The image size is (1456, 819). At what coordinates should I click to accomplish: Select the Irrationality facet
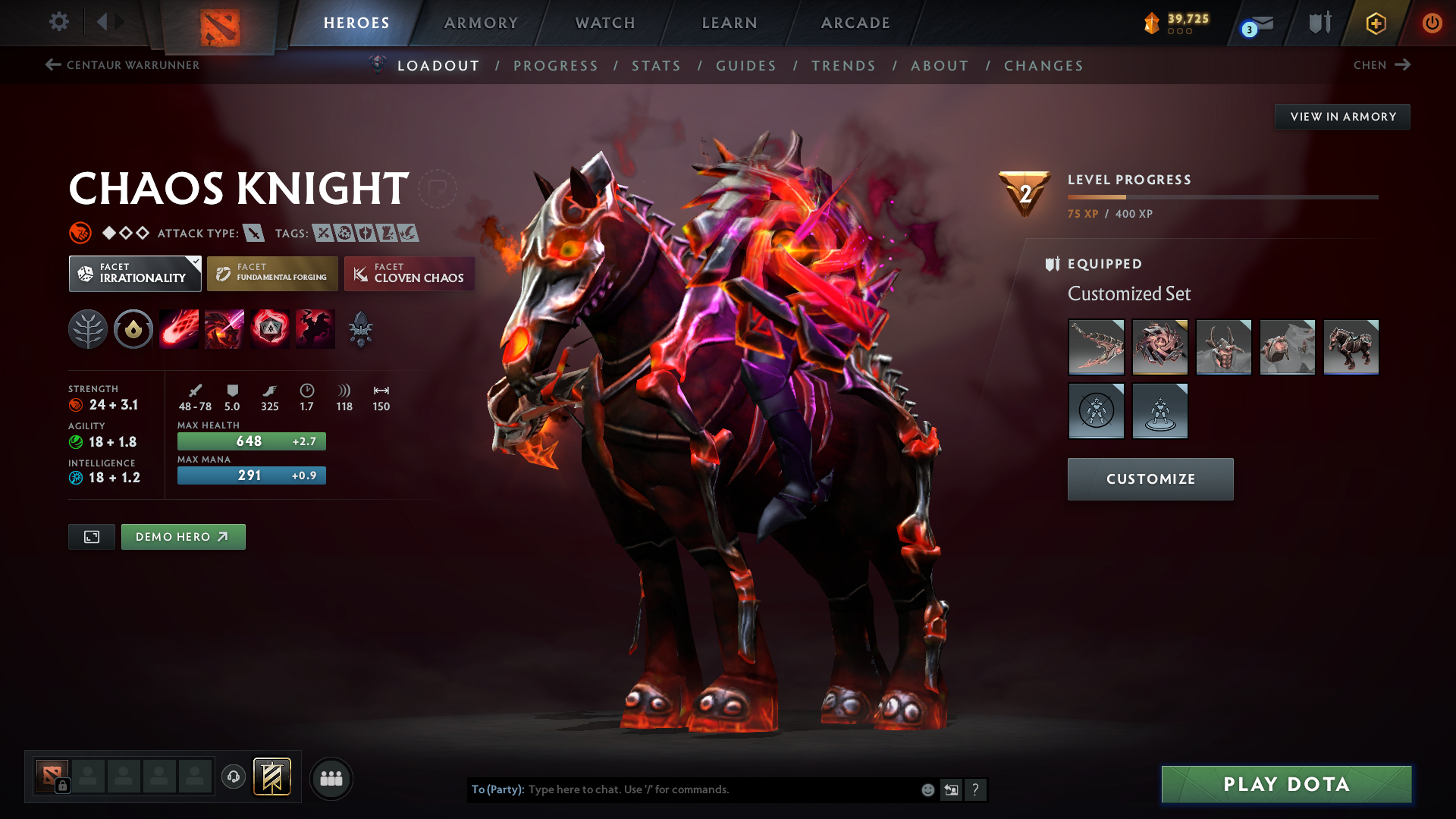(x=134, y=273)
